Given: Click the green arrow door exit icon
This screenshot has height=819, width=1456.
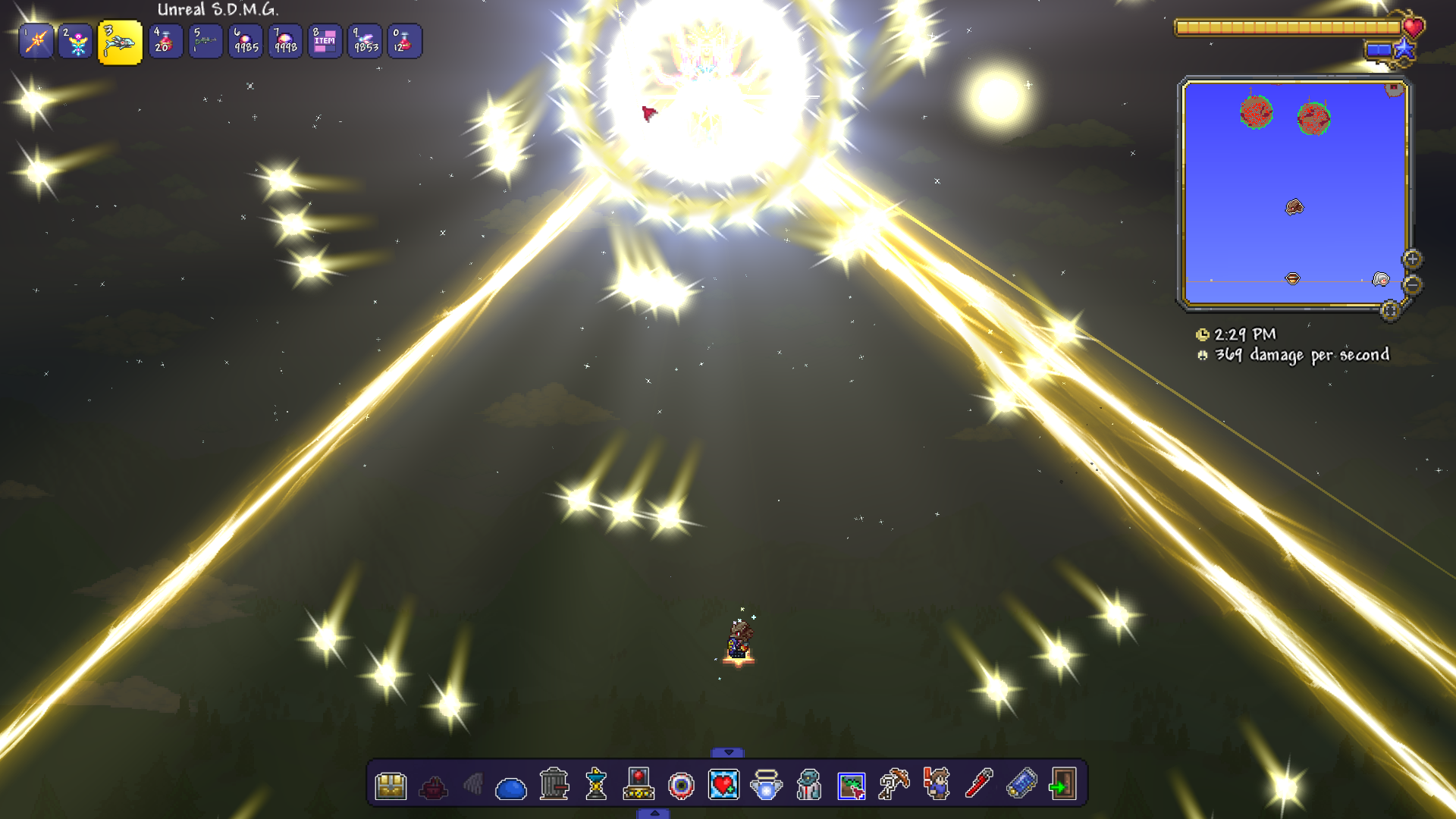Looking at the screenshot, I should coord(1062,784).
